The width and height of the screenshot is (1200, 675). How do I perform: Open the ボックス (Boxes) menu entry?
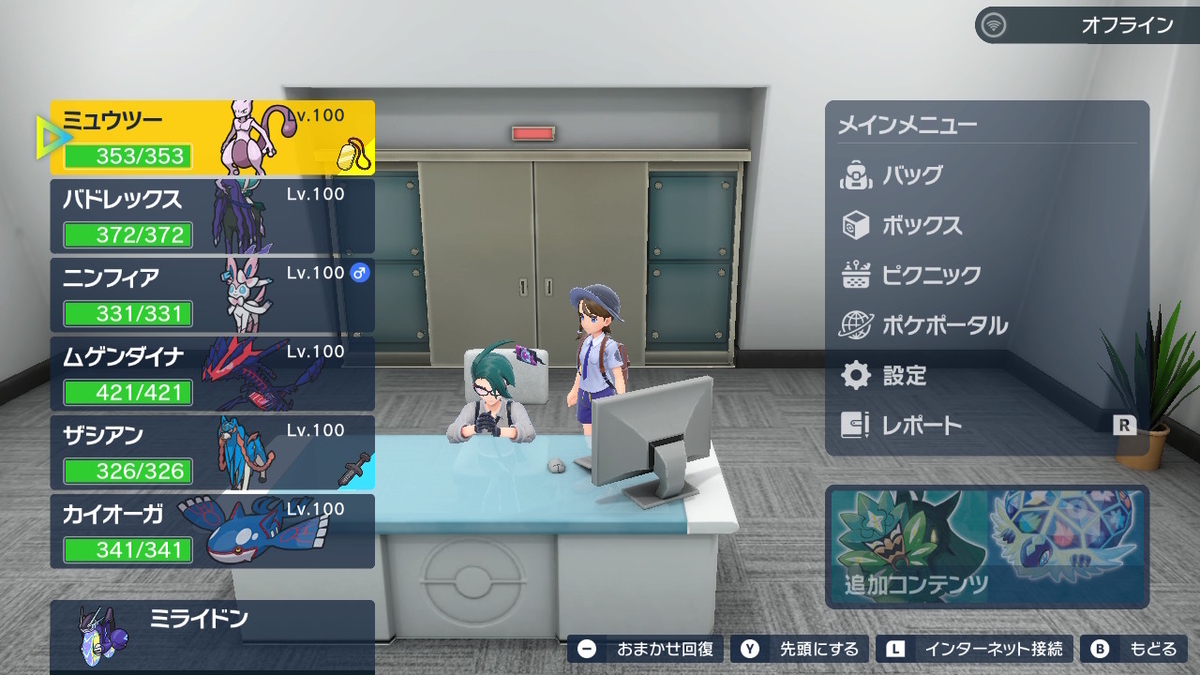point(921,226)
